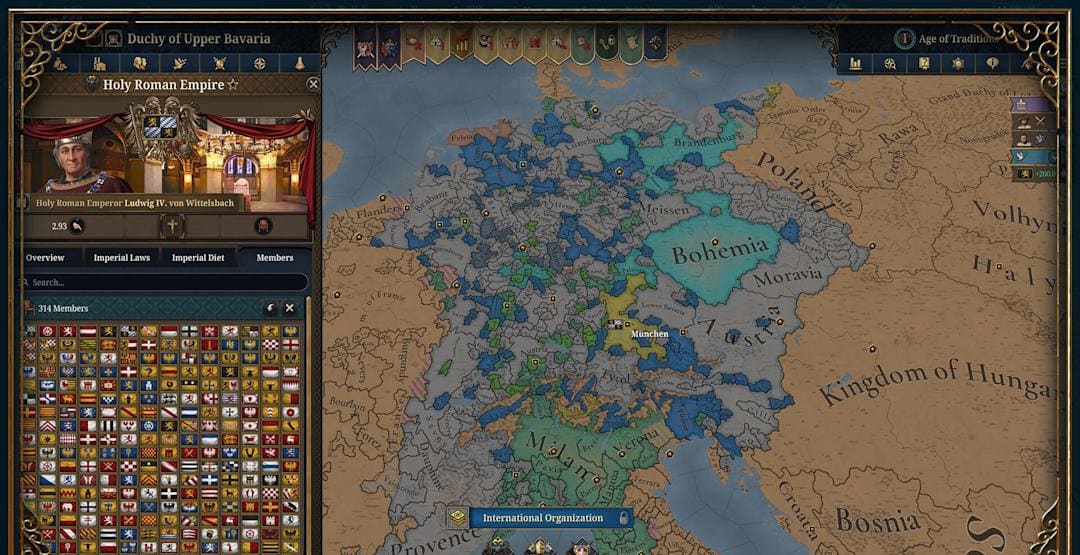Viewport: 1080px width, 555px height.
Task: Click the magnifying glass search icon
Action: tap(890, 63)
